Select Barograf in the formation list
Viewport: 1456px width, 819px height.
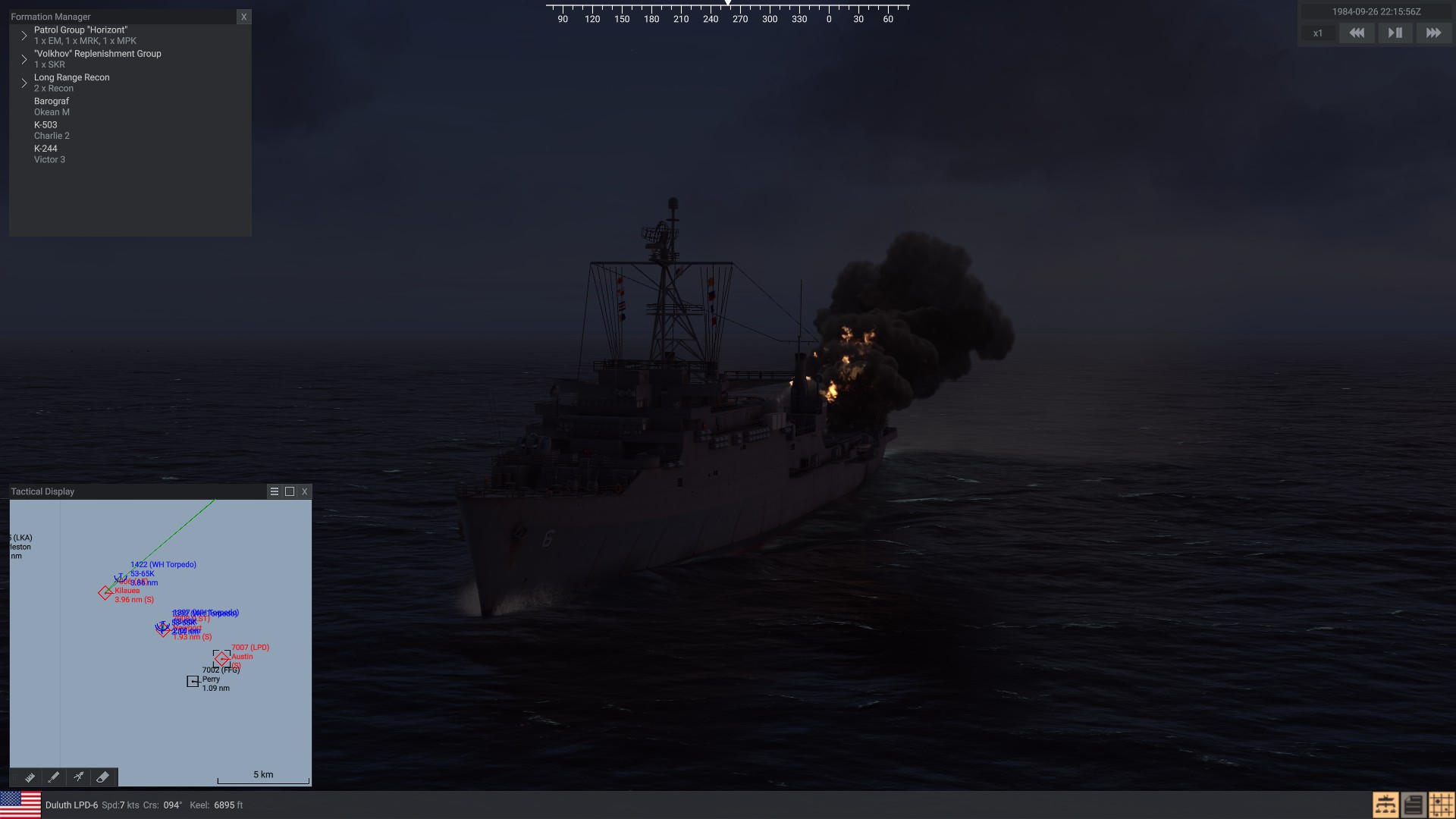point(52,106)
